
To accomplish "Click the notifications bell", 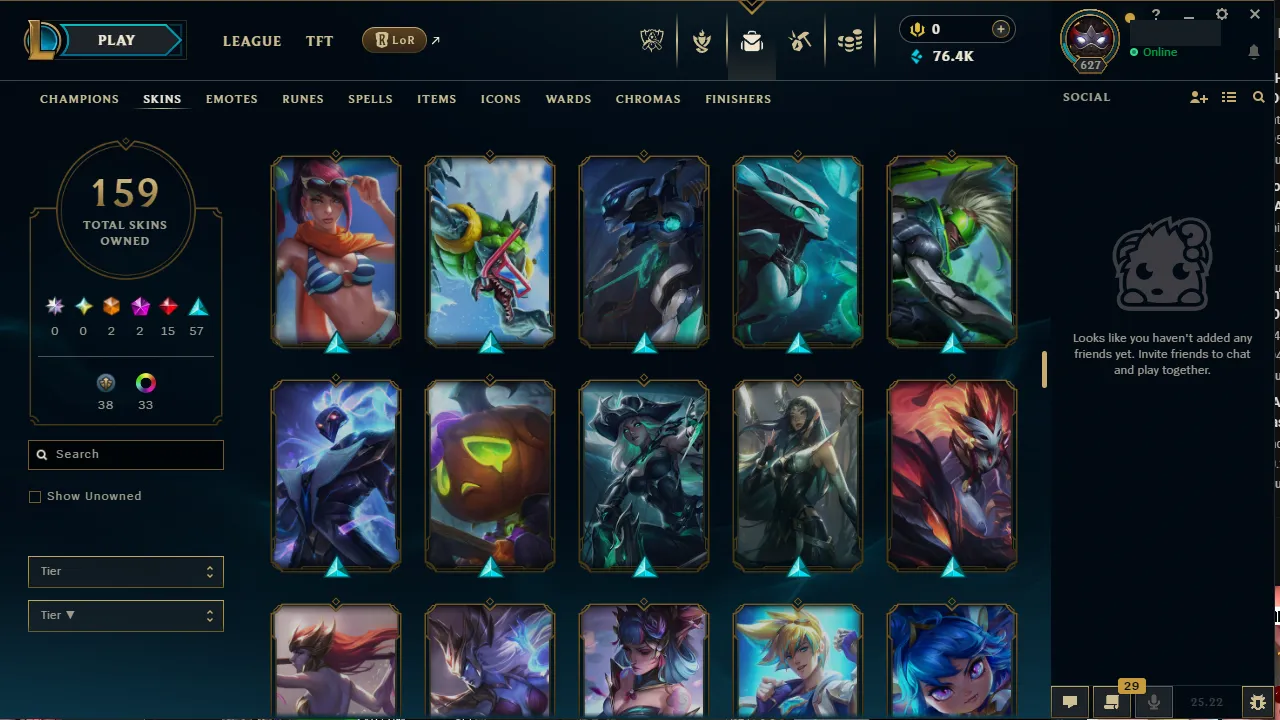I will click(x=1254, y=52).
